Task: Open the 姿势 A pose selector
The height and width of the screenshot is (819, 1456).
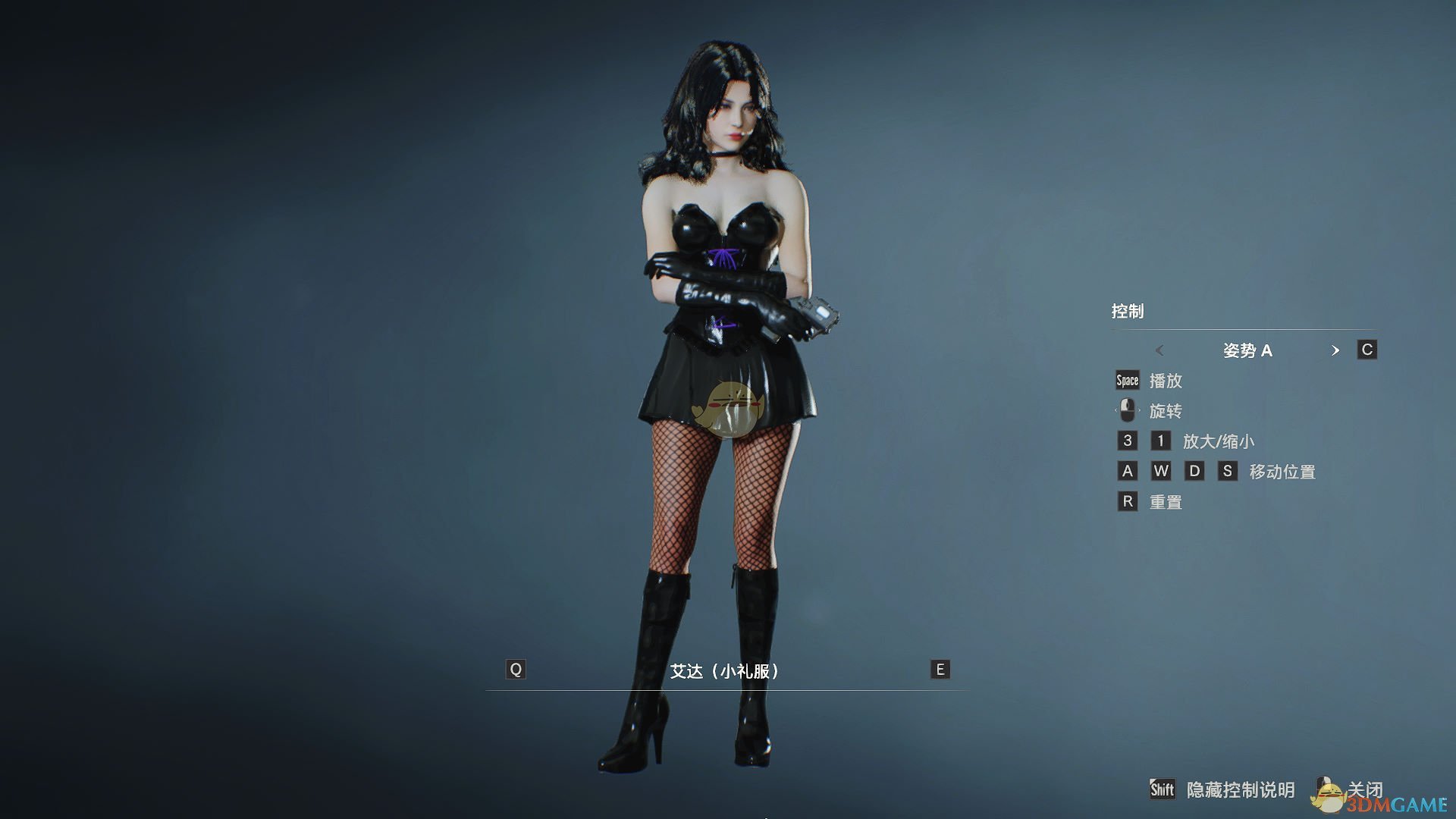Action: tap(1249, 350)
